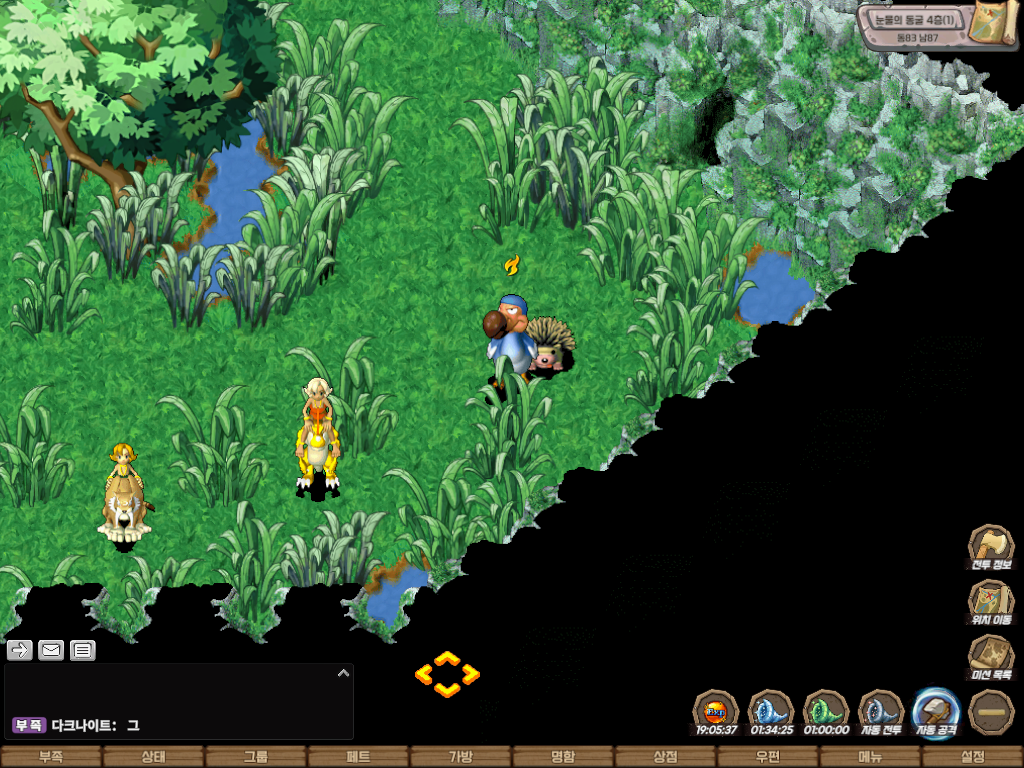The height and width of the screenshot is (768, 1024).
Task: Open the 상점 (shop) menu
Action: (x=665, y=757)
